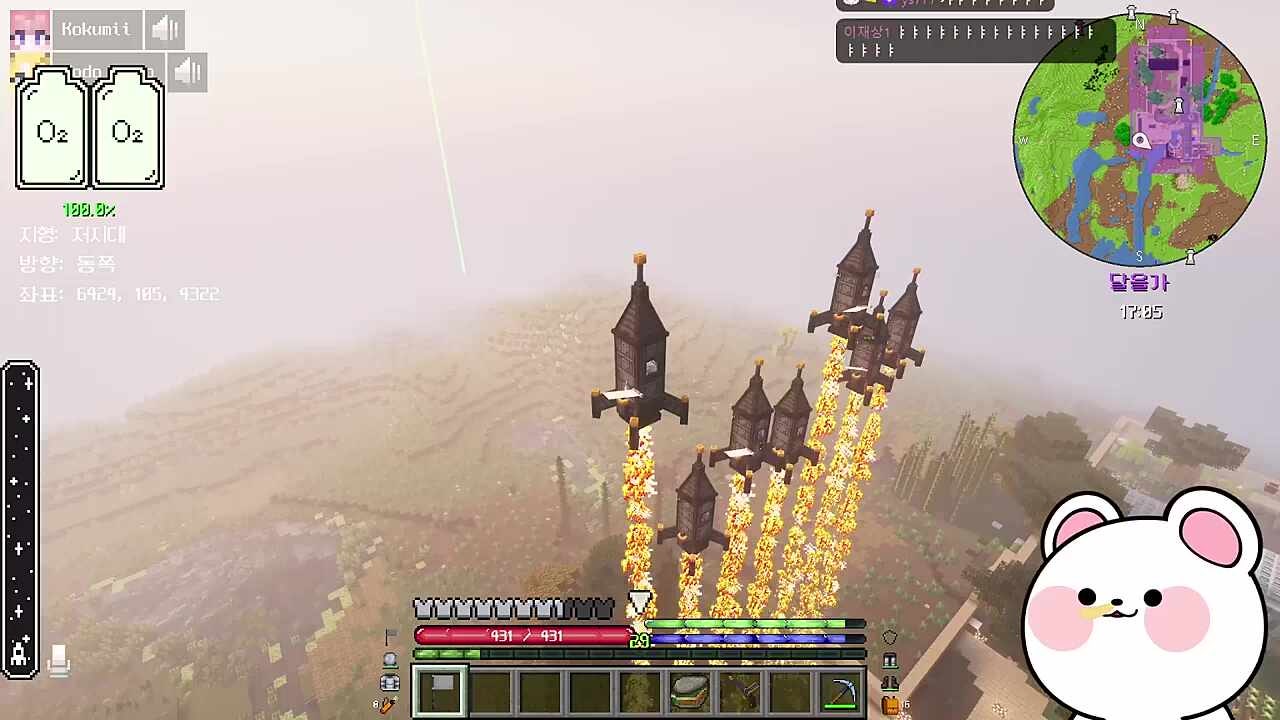Toggle Kokumii's voice speaker icon
The image size is (1280, 720).
pos(164,30)
